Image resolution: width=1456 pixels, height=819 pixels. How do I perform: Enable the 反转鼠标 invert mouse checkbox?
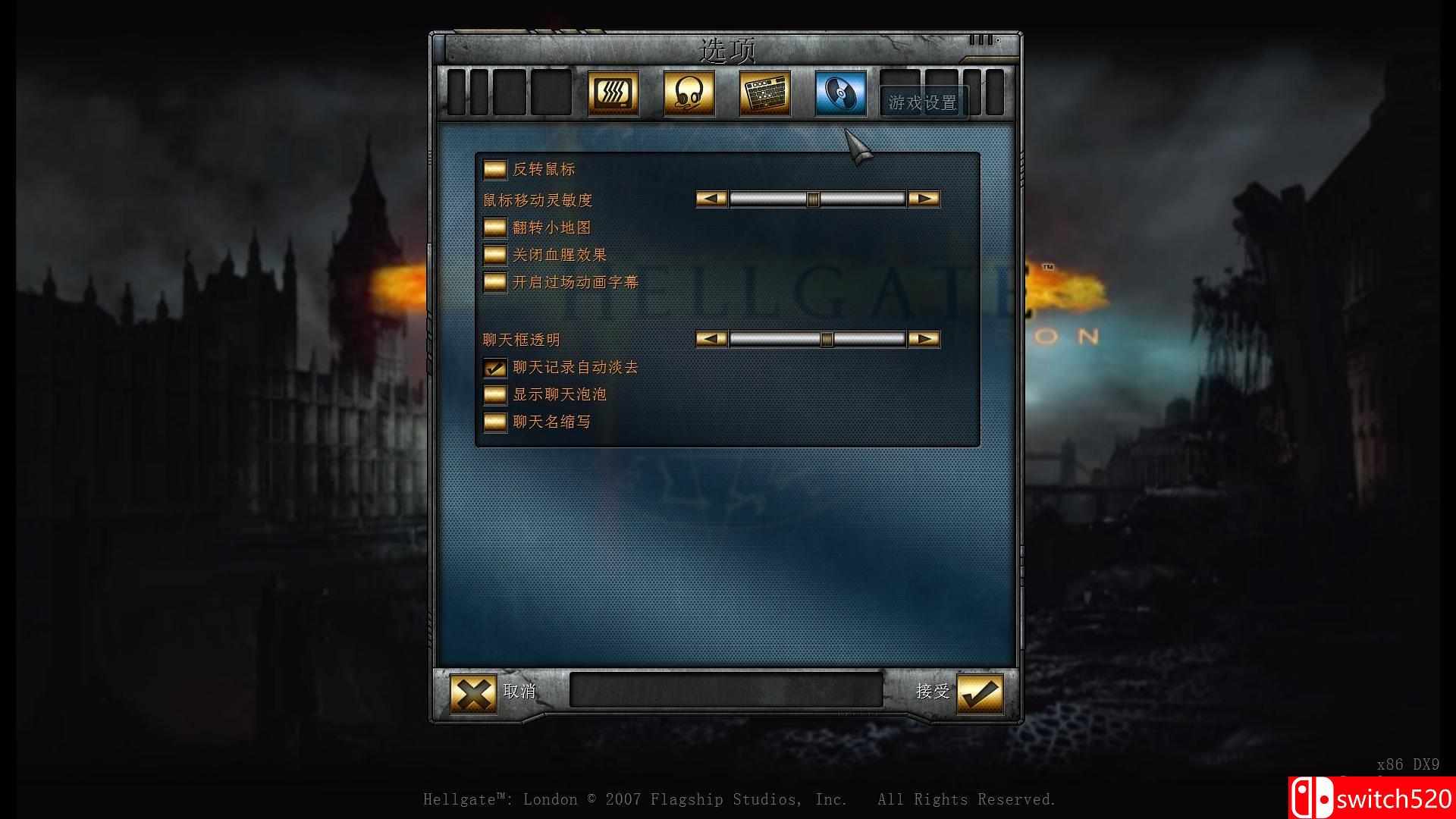(x=494, y=170)
